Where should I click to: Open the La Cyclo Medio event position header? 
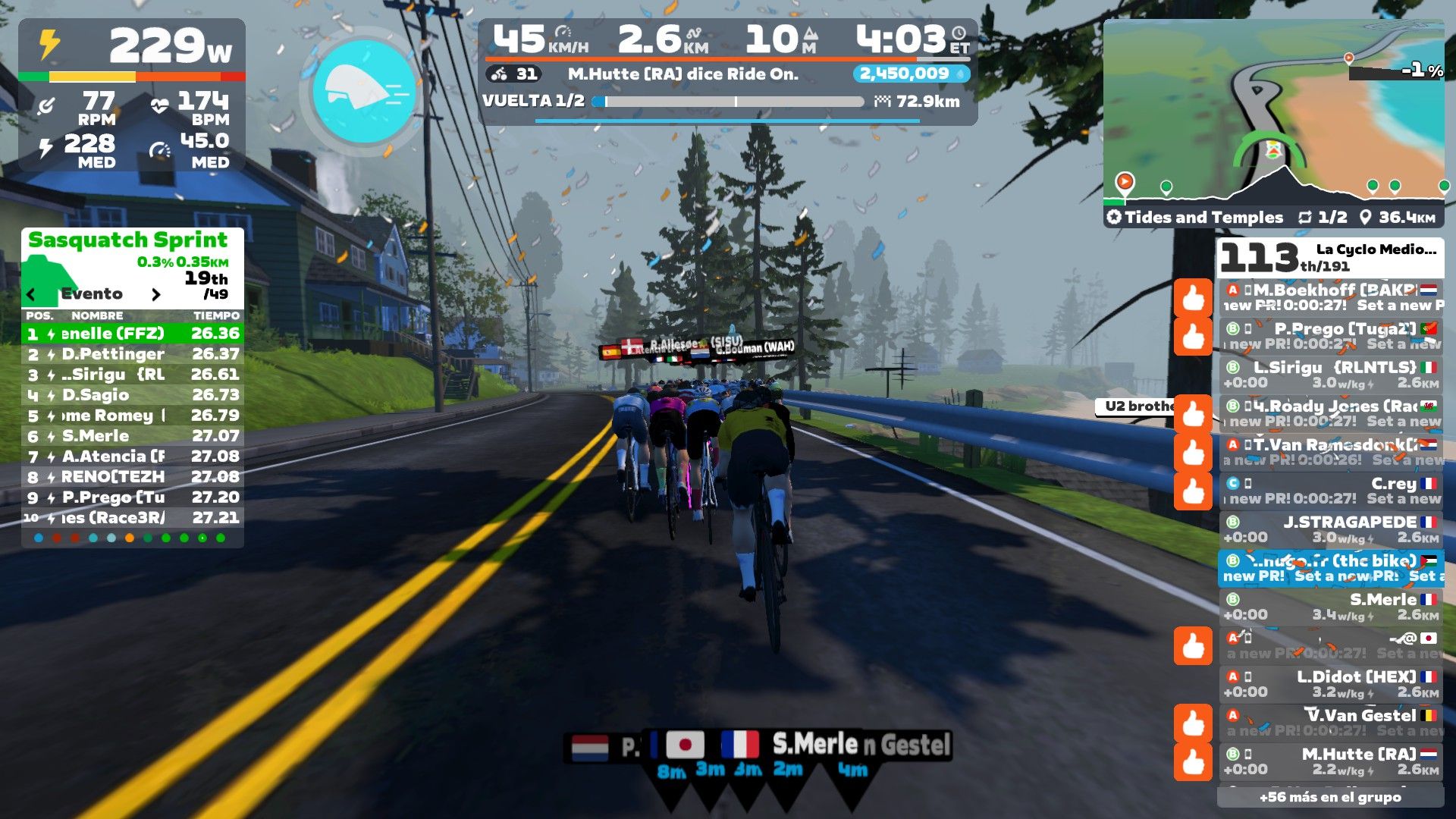pos(1330,258)
